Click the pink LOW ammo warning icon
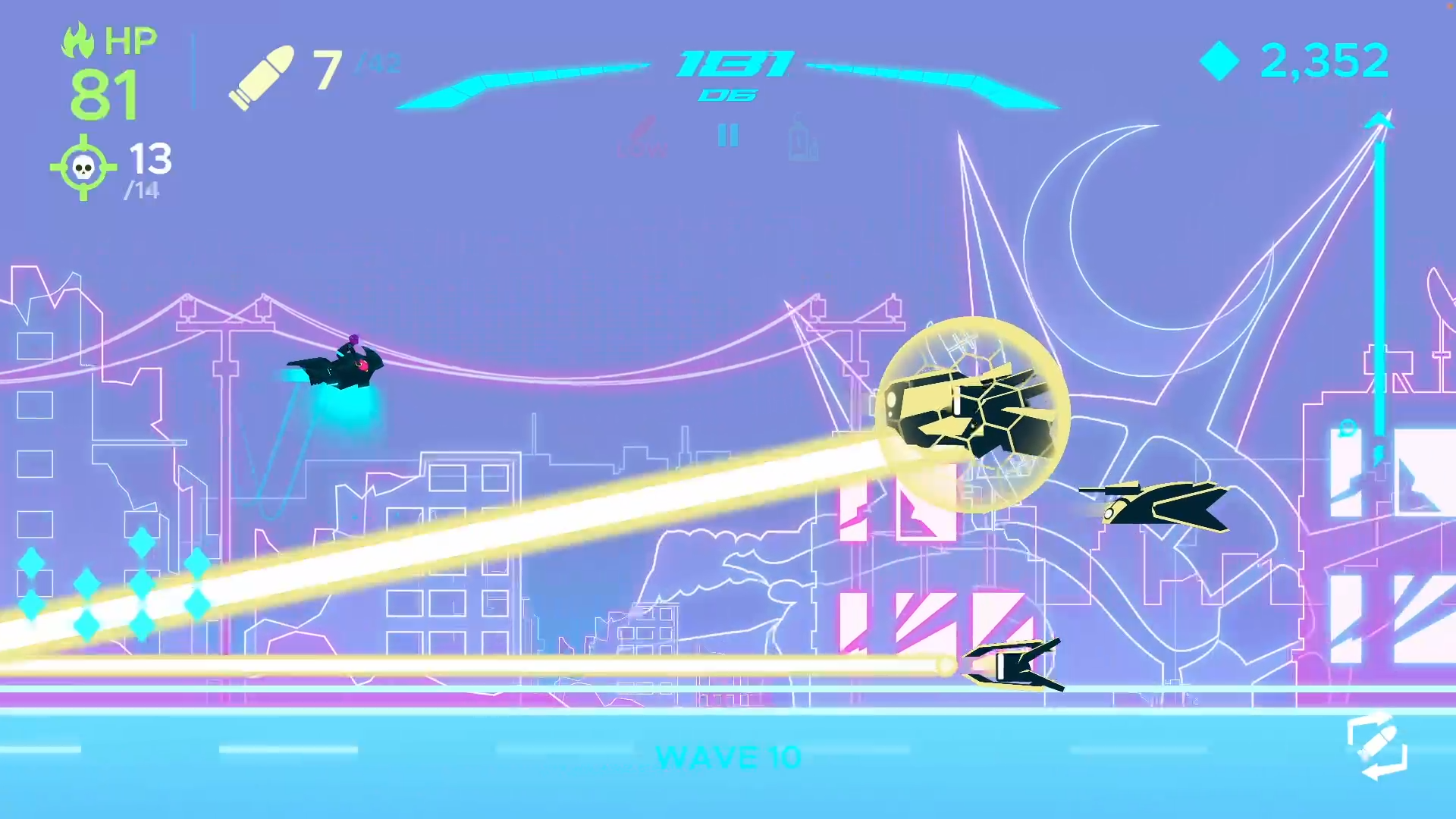This screenshot has width=1456, height=819. (x=643, y=136)
